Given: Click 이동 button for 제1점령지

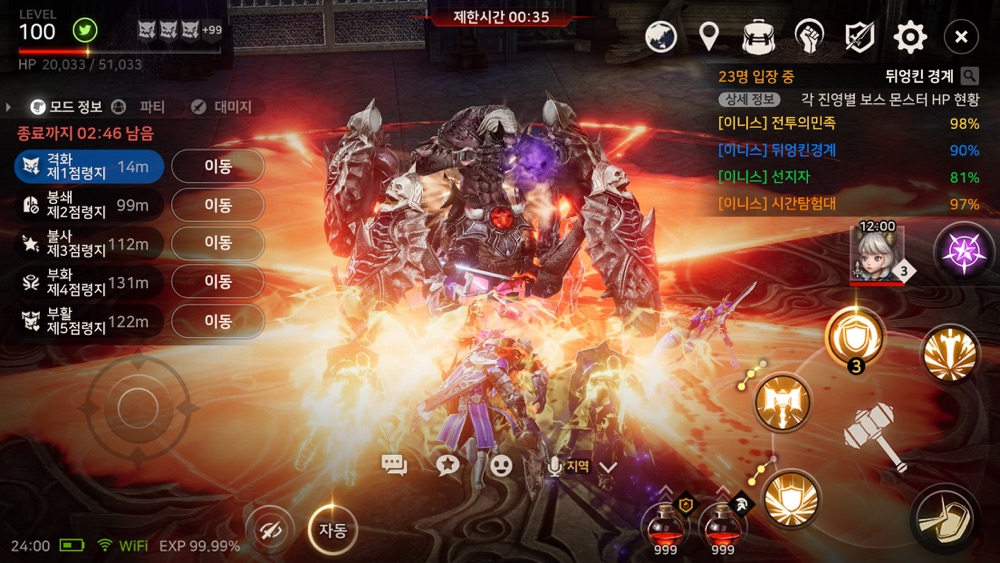Looking at the screenshot, I should tap(218, 167).
